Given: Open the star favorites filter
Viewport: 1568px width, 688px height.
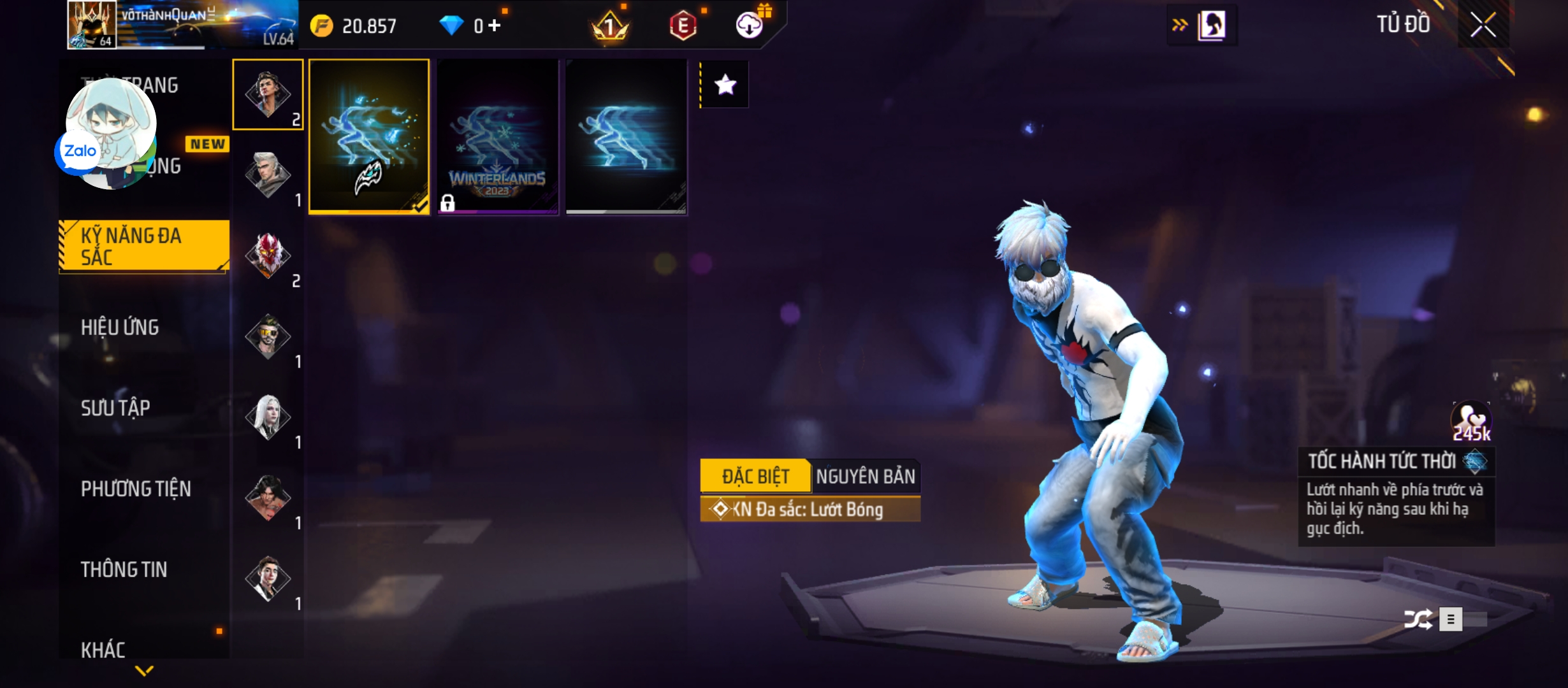Looking at the screenshot, I should pos(725,85).
